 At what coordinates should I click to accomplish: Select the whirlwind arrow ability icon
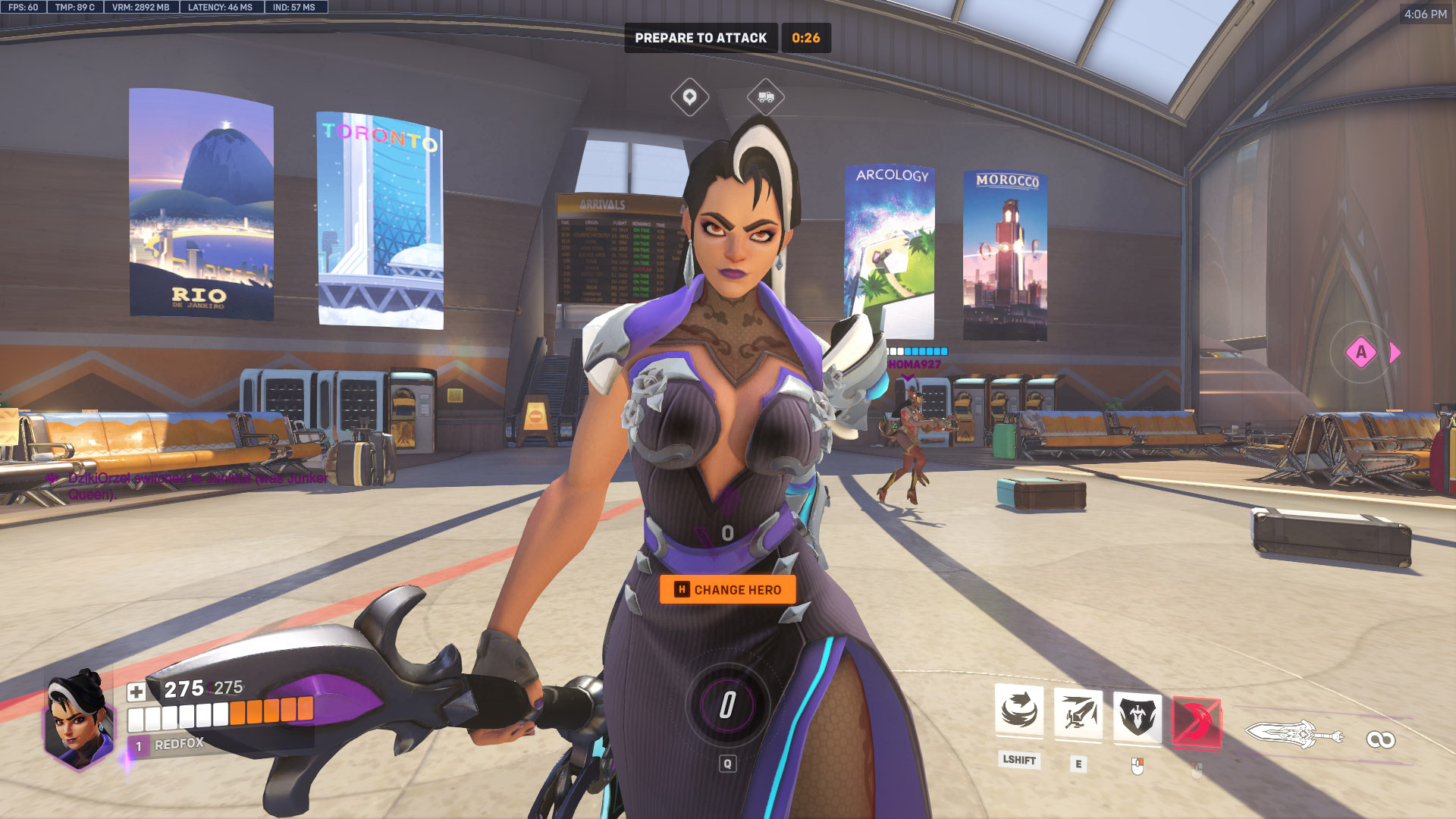click(x=1018, y=711)
